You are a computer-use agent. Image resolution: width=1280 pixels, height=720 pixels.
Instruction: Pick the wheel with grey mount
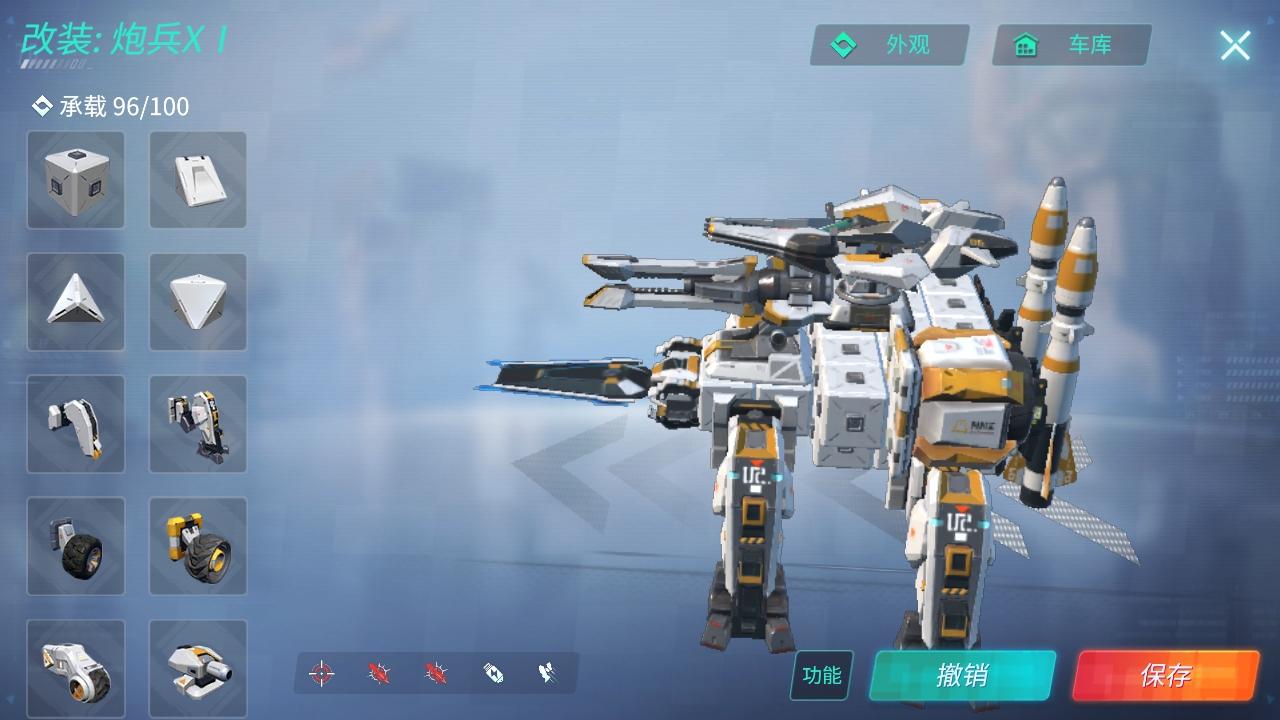coord(76,546)
